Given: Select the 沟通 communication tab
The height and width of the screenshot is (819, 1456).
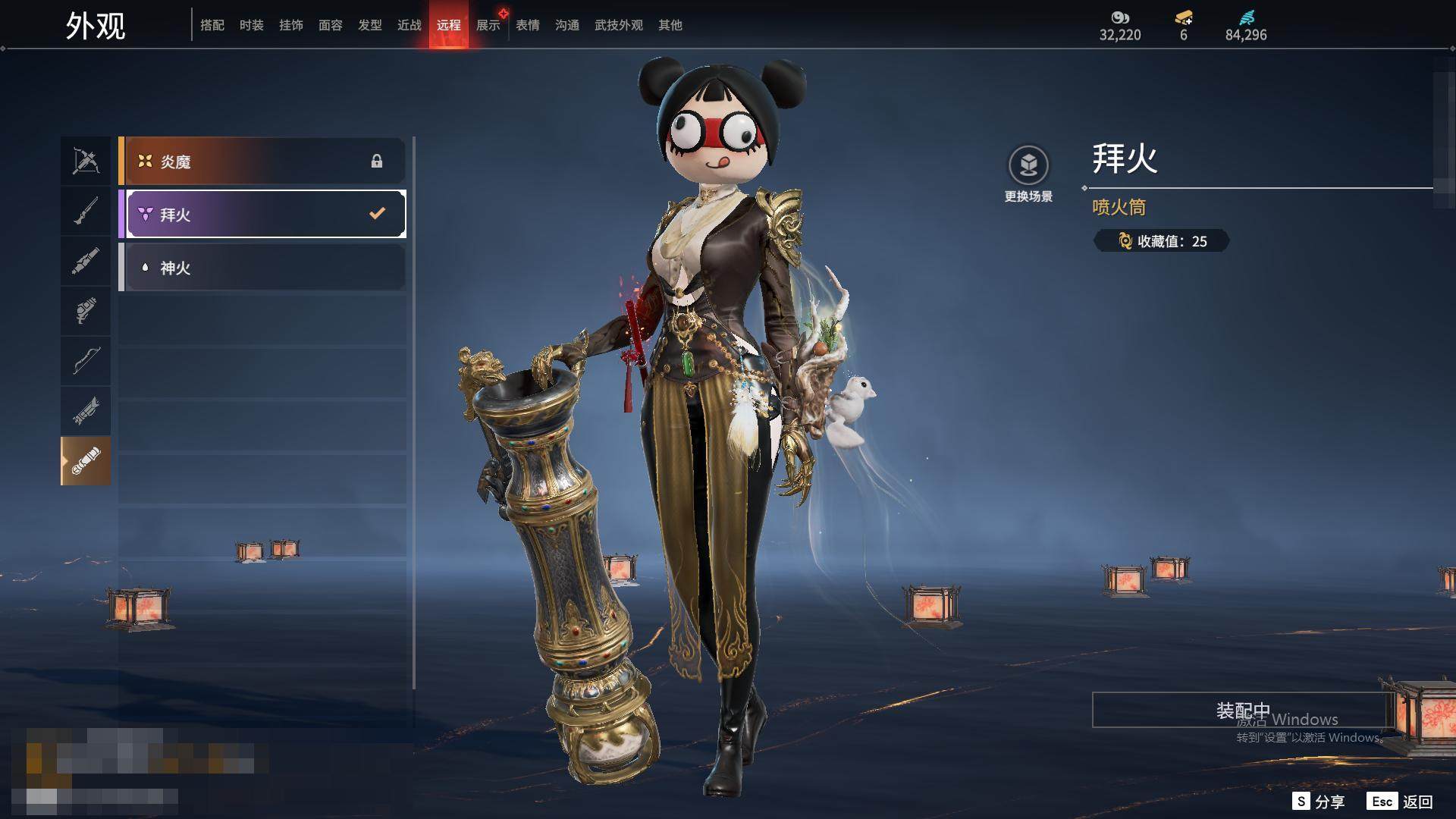Looking at the screenshot, I should [x=567, y=25].
